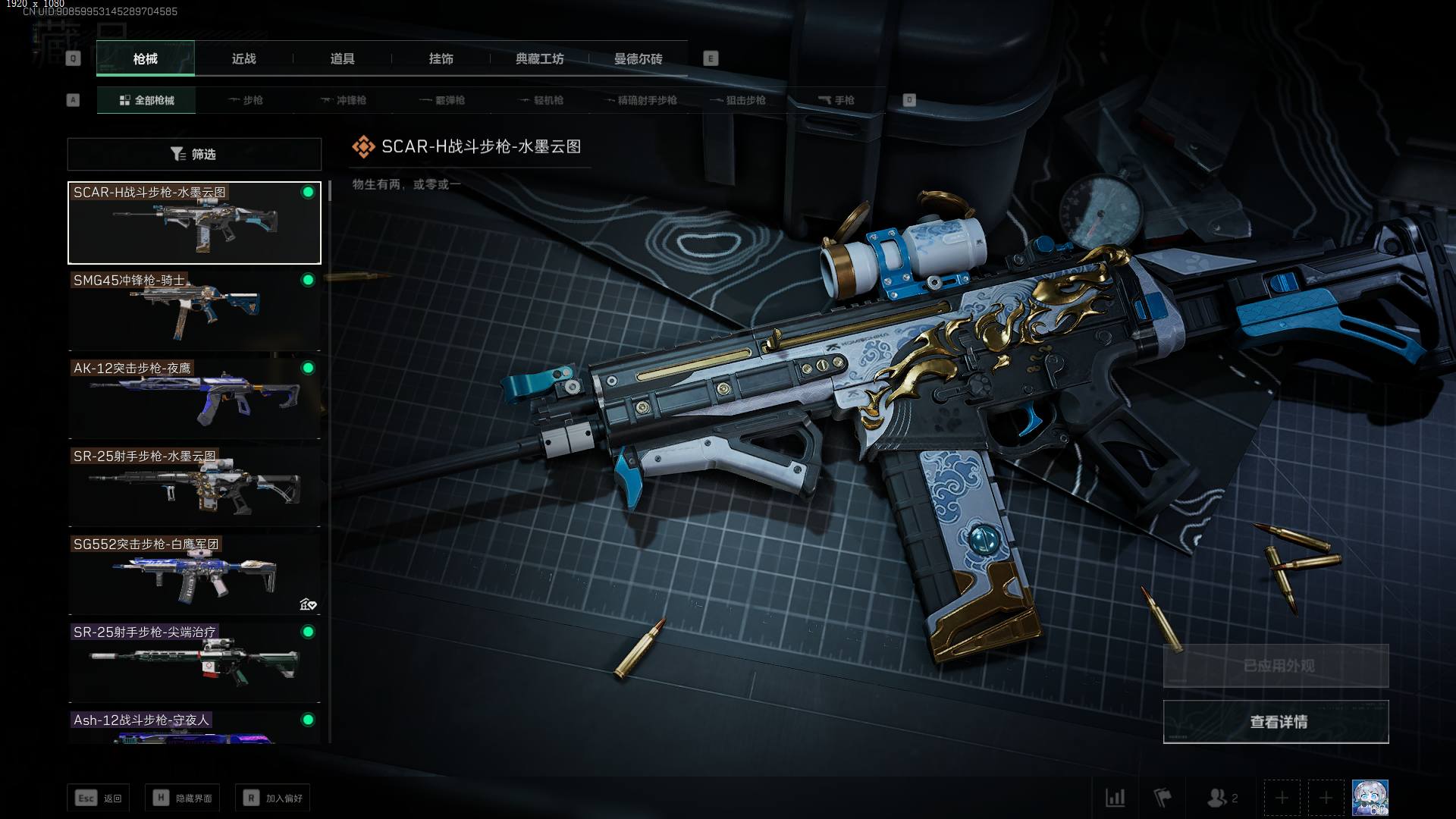This screenshot has height=819, width=1456.
Task: Switch to the 近战 melee tab
Action: pos(243,59)
